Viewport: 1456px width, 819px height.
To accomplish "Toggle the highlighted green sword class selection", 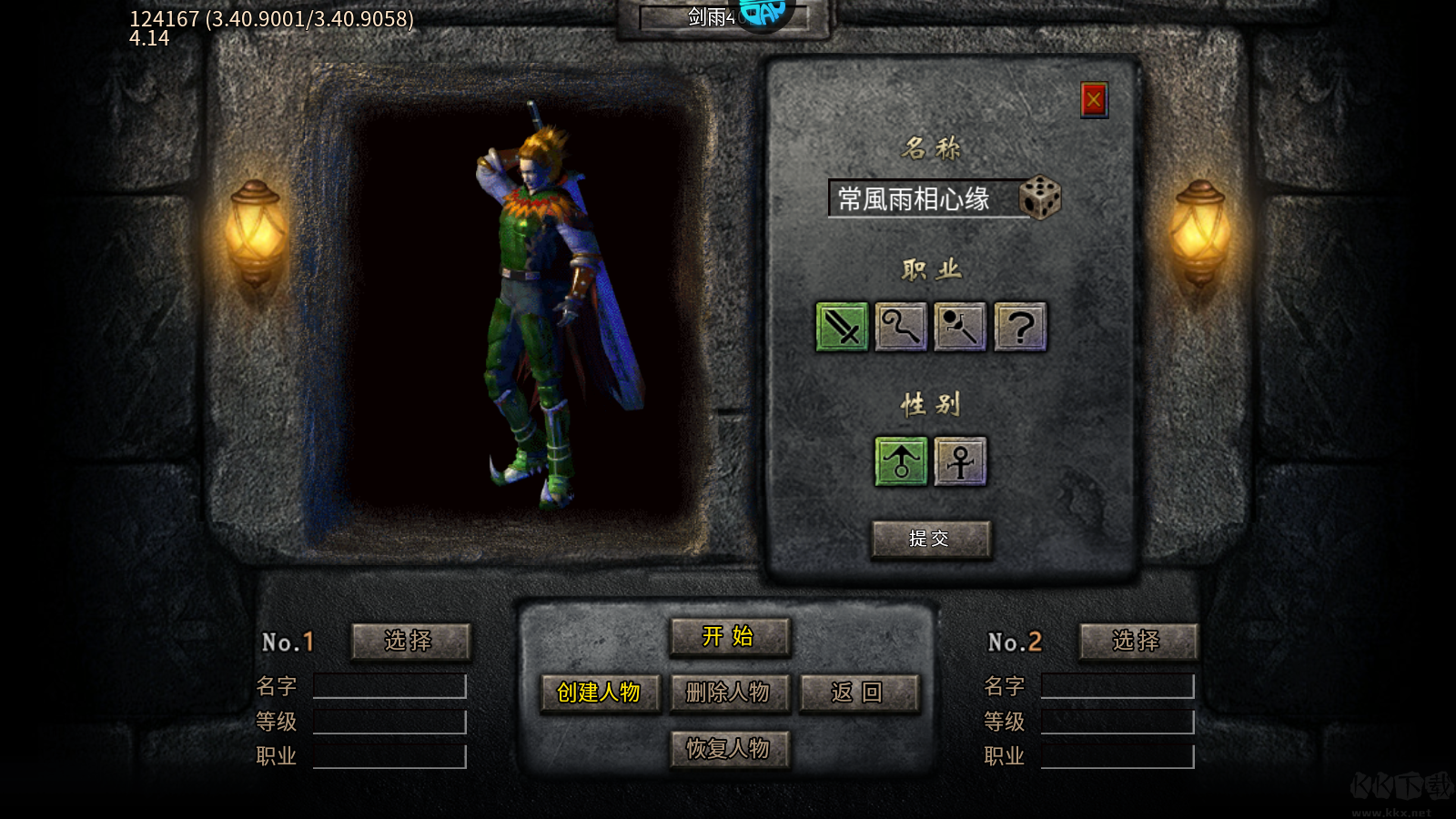I will click(x=842, y=329).
